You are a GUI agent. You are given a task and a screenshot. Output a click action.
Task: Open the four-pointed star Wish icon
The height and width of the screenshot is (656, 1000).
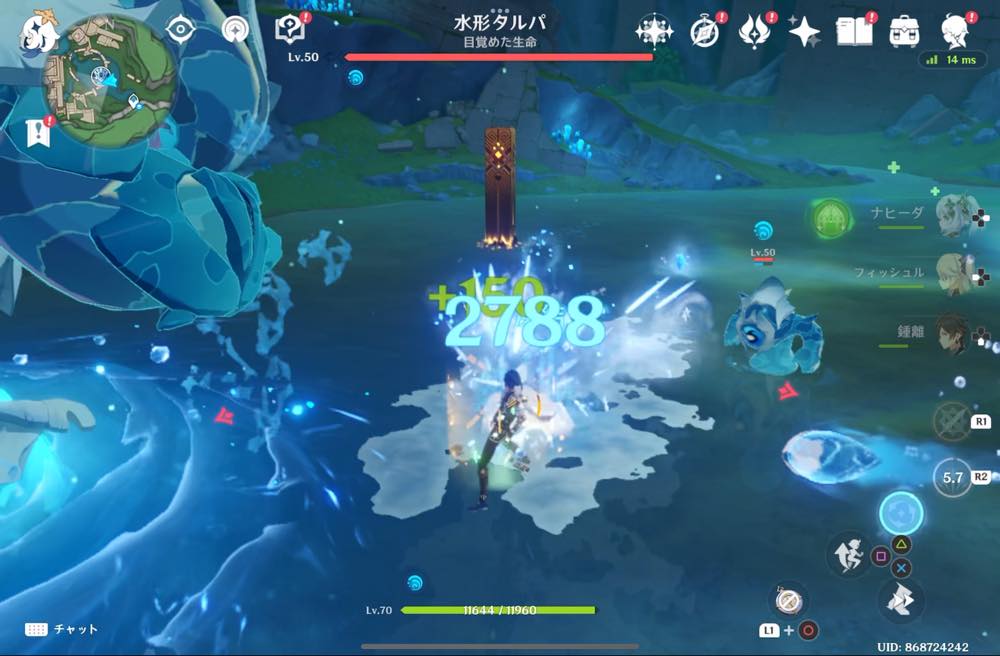pyautogui.click(x=804, y=32)
